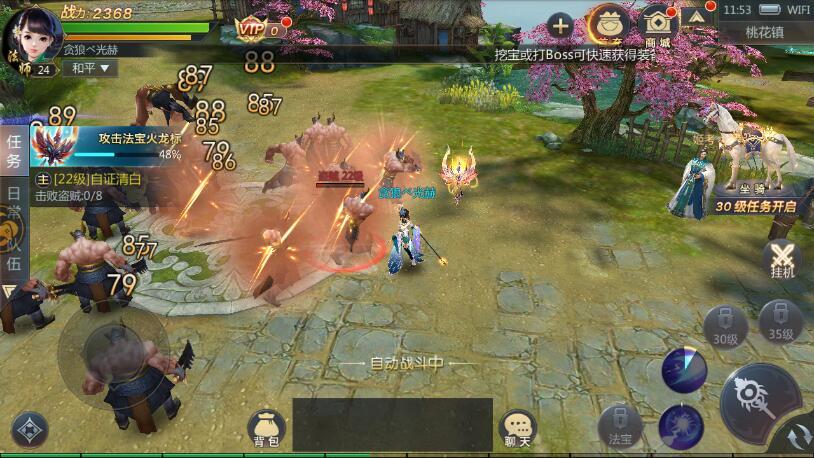Tap the plus button in the top bar
This screenshot has width=814, height=458.
pyautogui.click(x=560, y=27)
